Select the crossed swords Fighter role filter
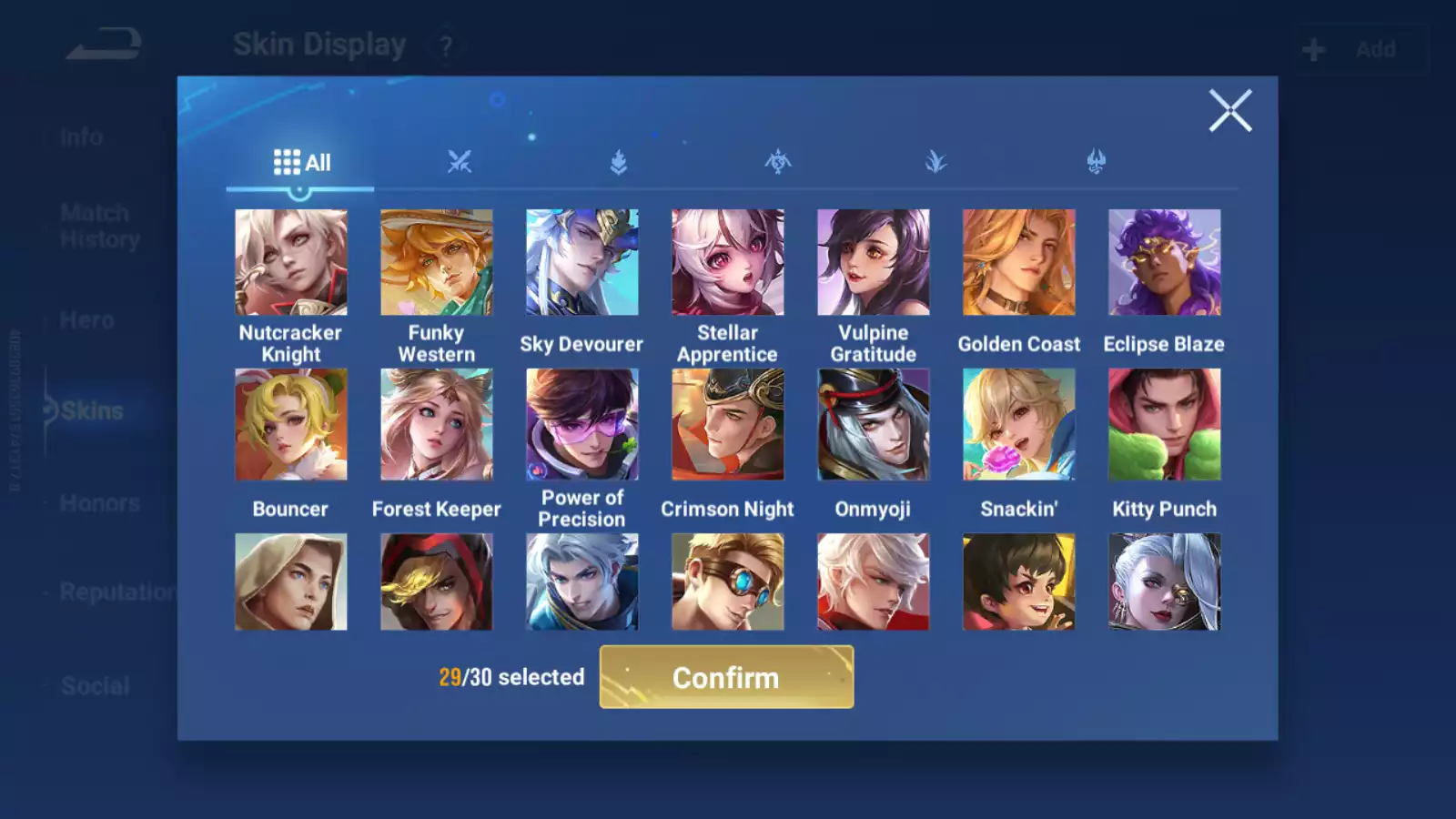Viewport: 1456px width, 819px height. (x=461, y=162)
